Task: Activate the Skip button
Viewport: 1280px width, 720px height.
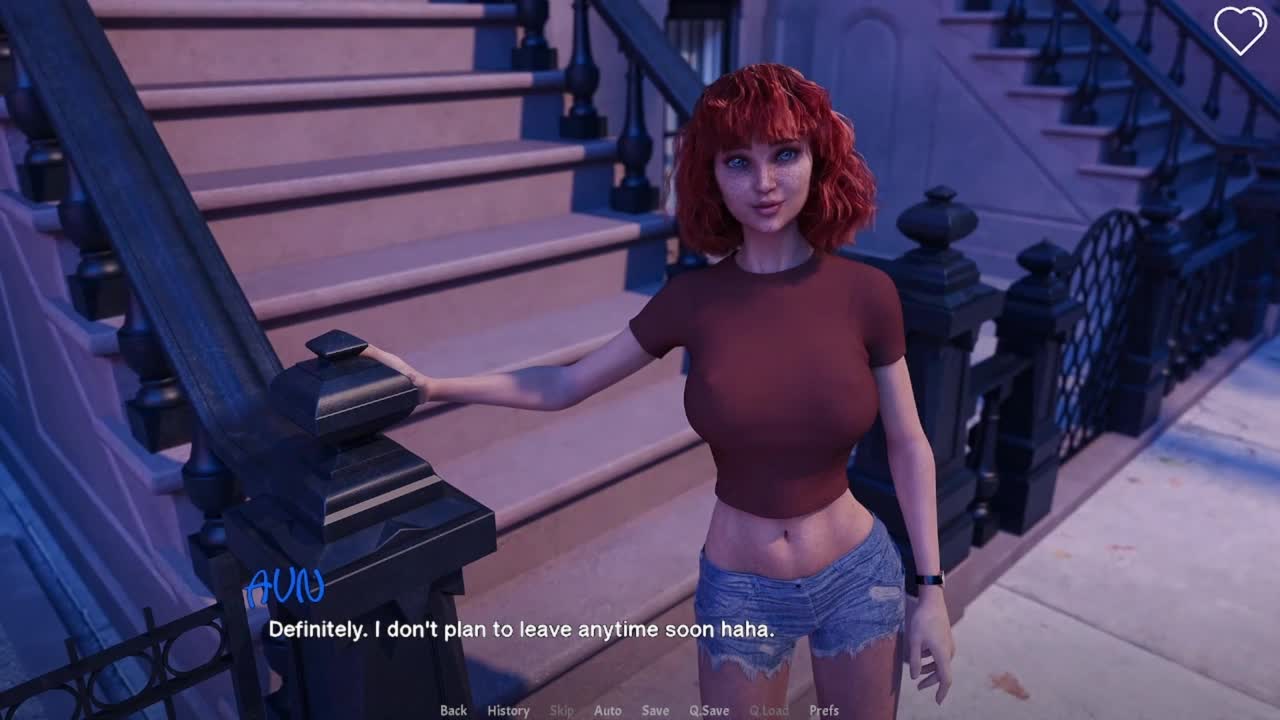Action: tap(562, 710)
